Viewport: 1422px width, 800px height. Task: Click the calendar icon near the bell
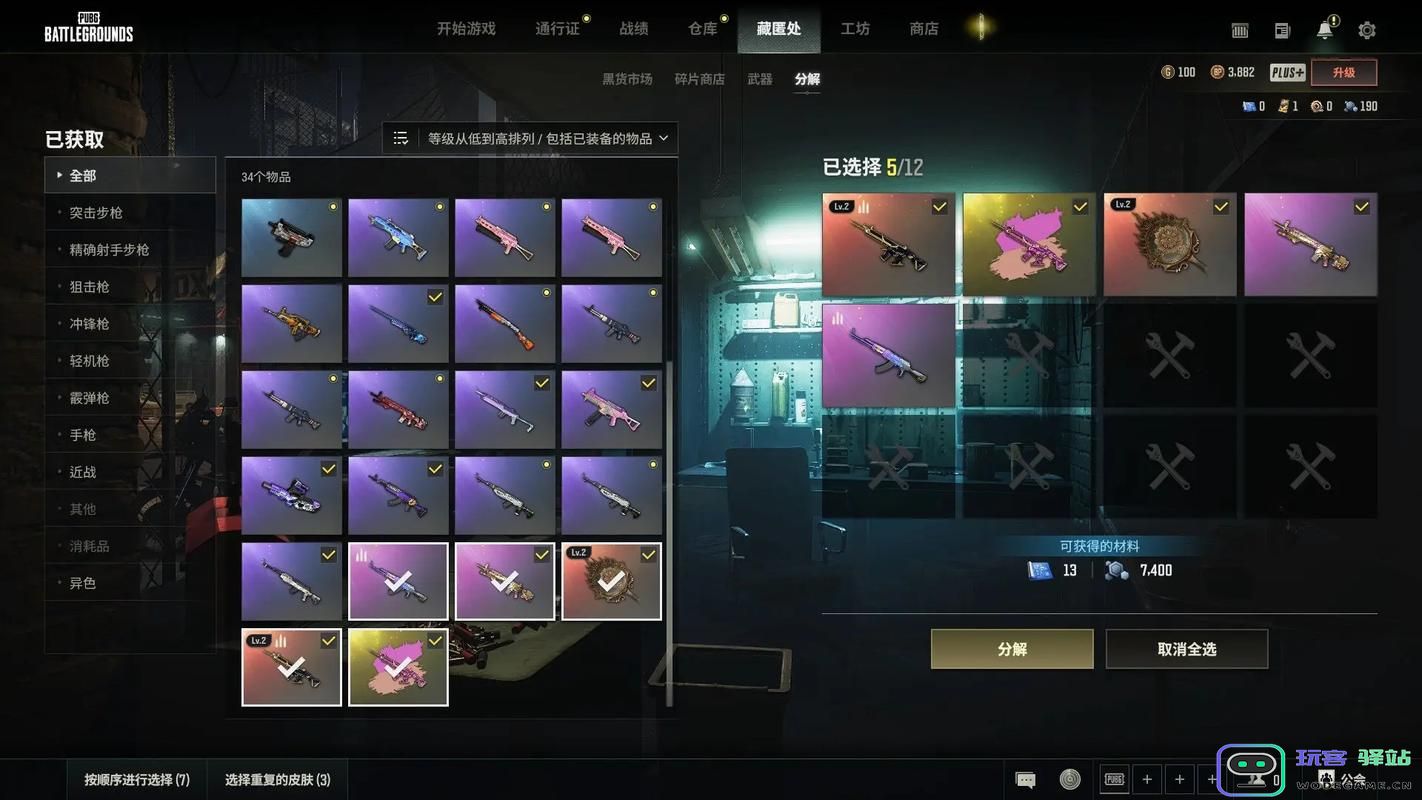click(x=1239, y=30)
